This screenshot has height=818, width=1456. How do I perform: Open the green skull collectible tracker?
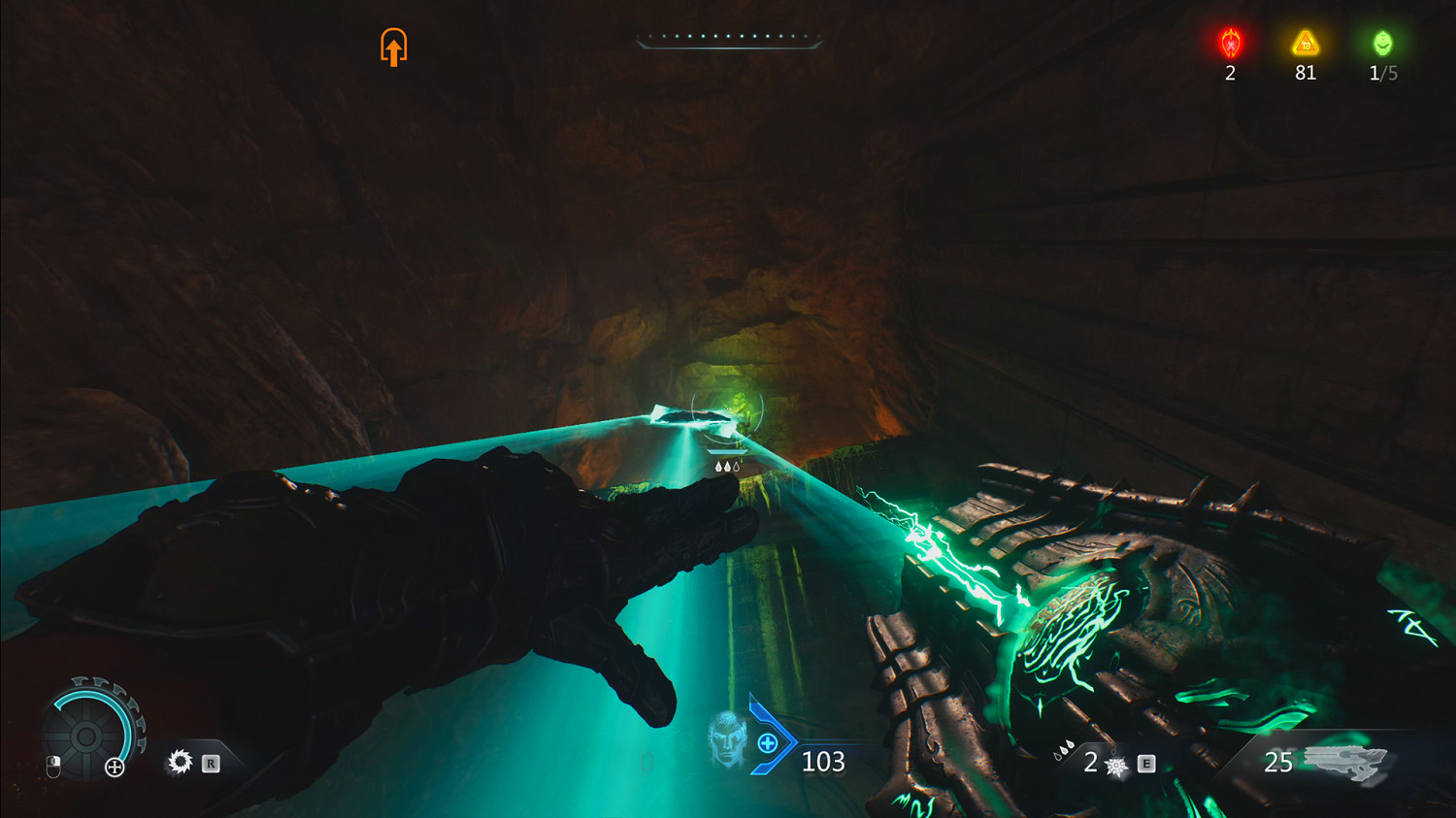coord(1382,44)
